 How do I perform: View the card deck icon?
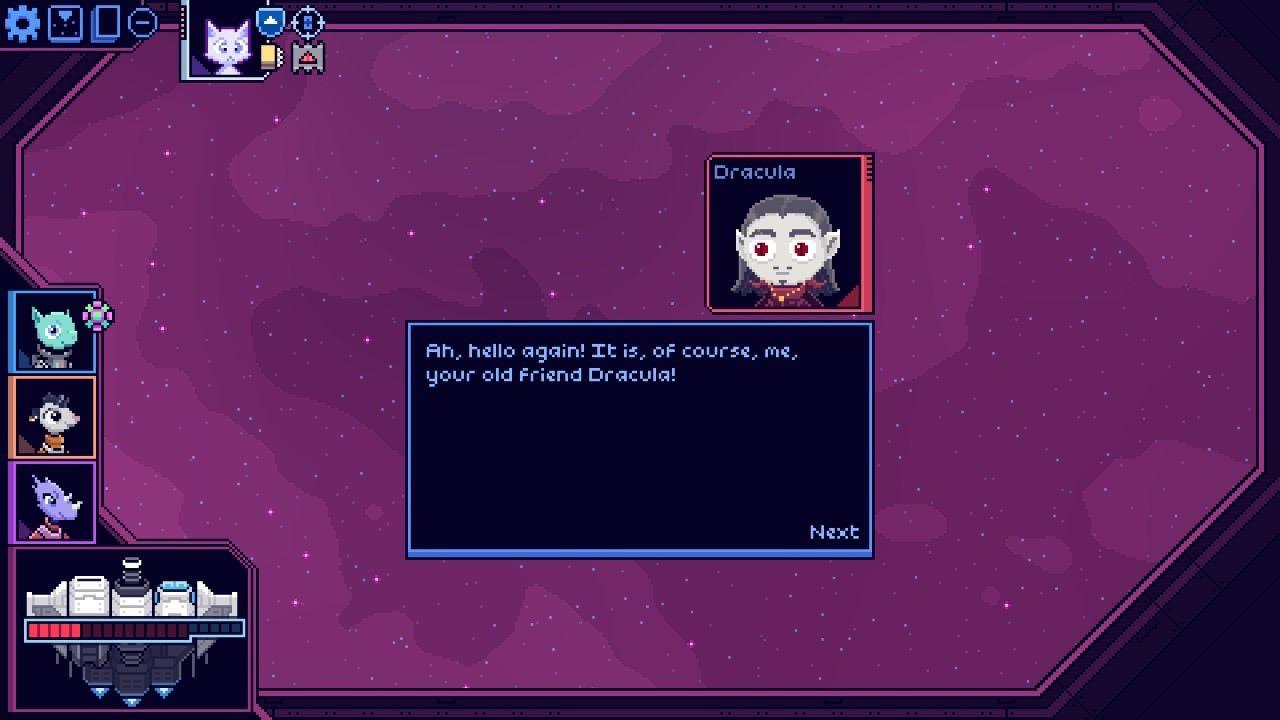tap(105, 23)
